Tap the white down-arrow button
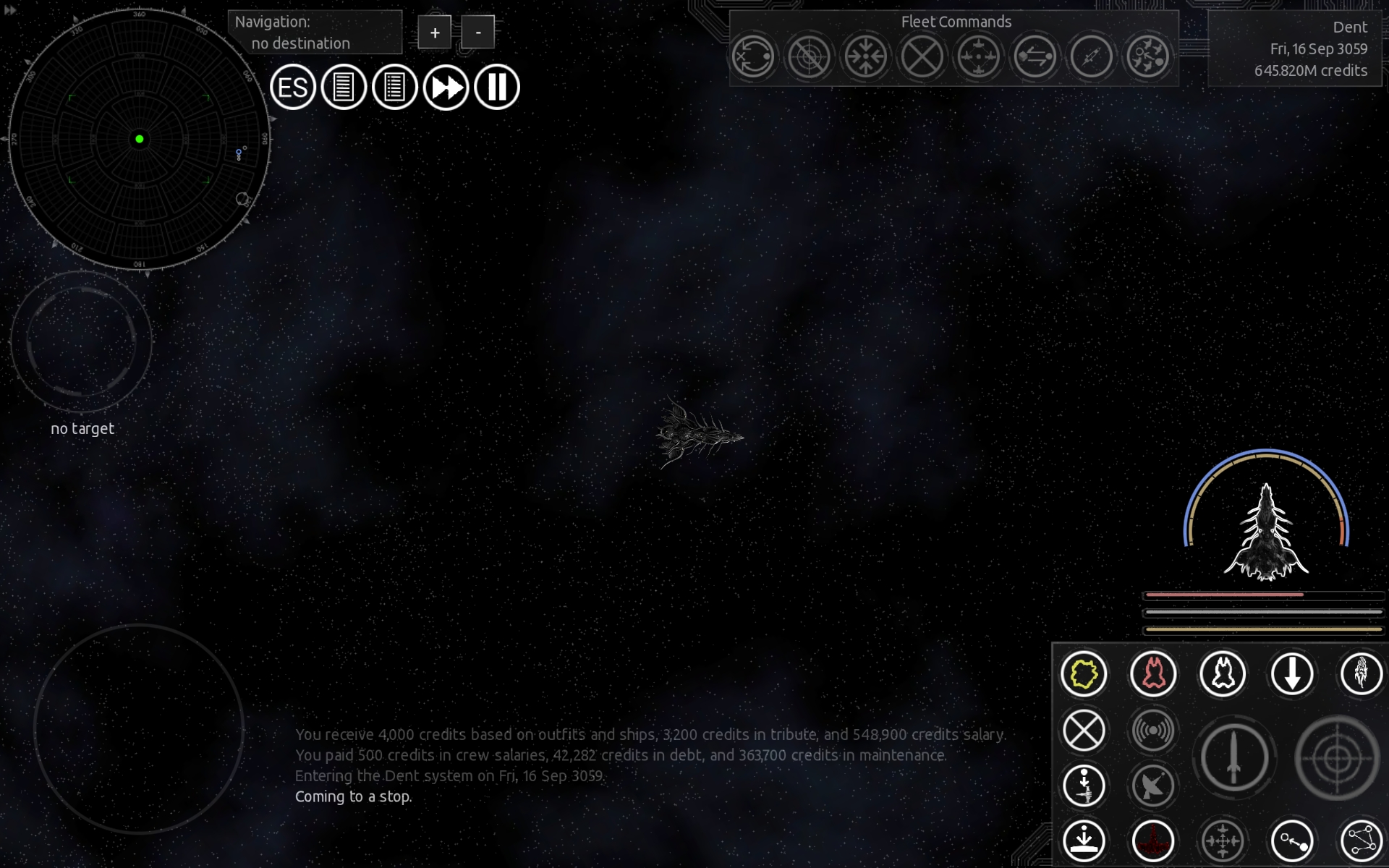 (1292, 674)
